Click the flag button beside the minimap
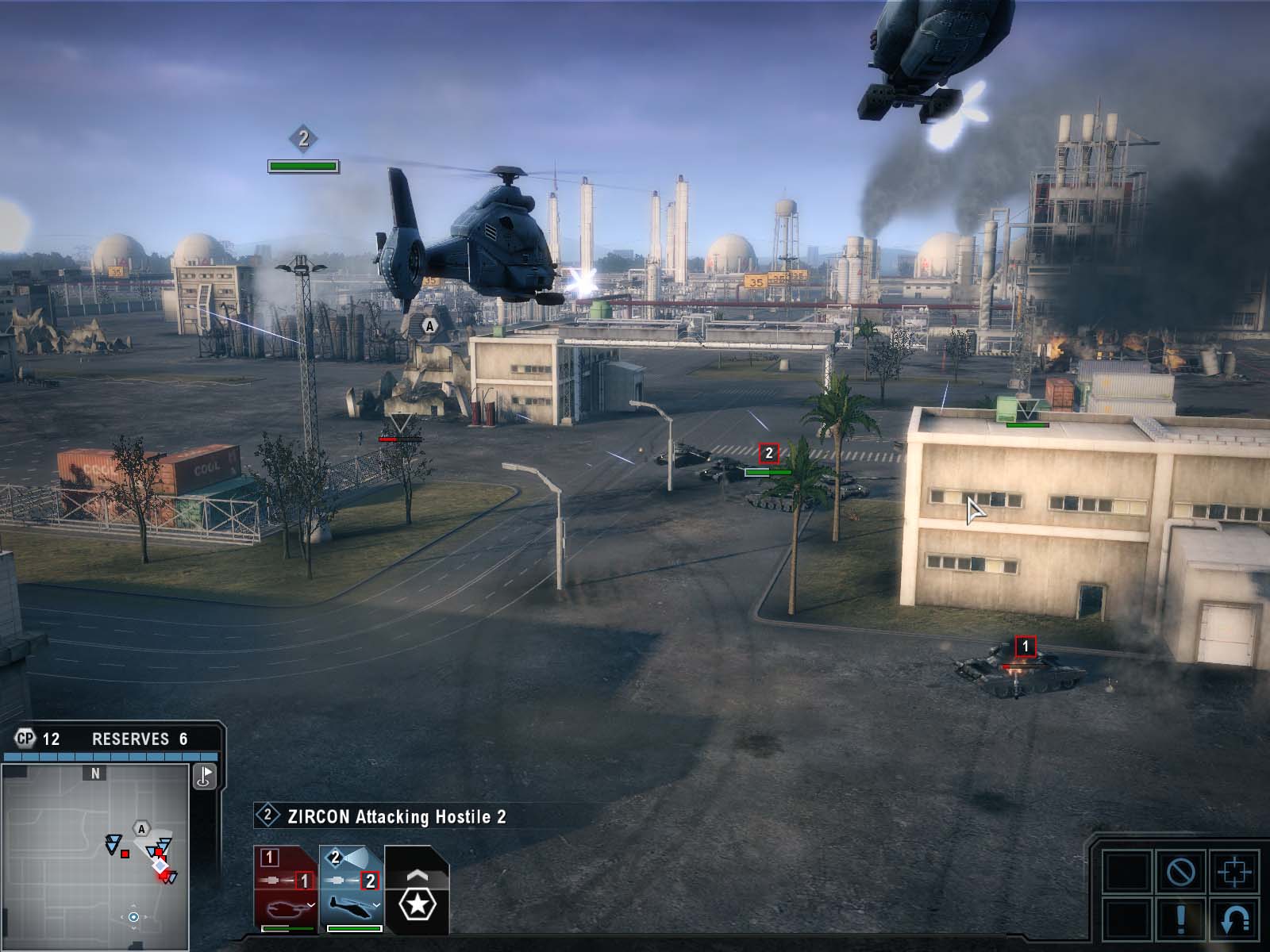 click(205, 776)
